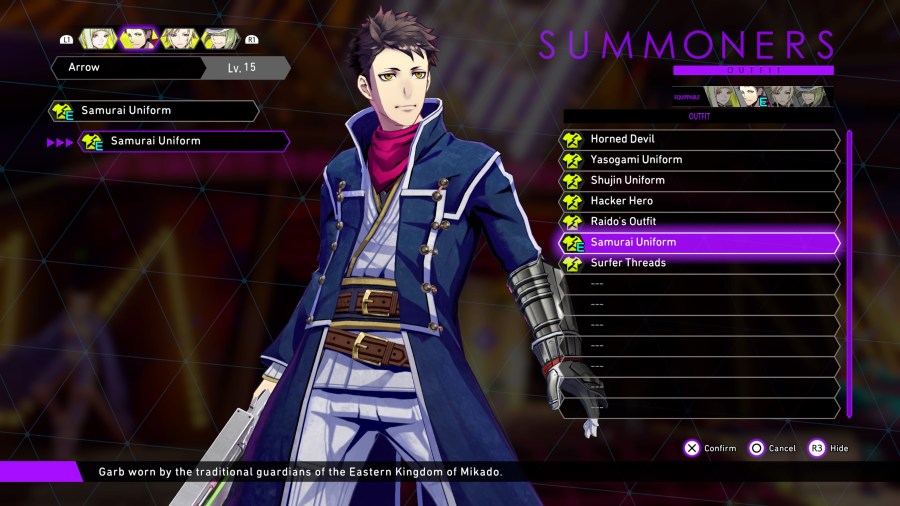Switch to the blonde Milady portrait tab
The height and width of the screenshot is (506, 900).
tap(178, 38)
